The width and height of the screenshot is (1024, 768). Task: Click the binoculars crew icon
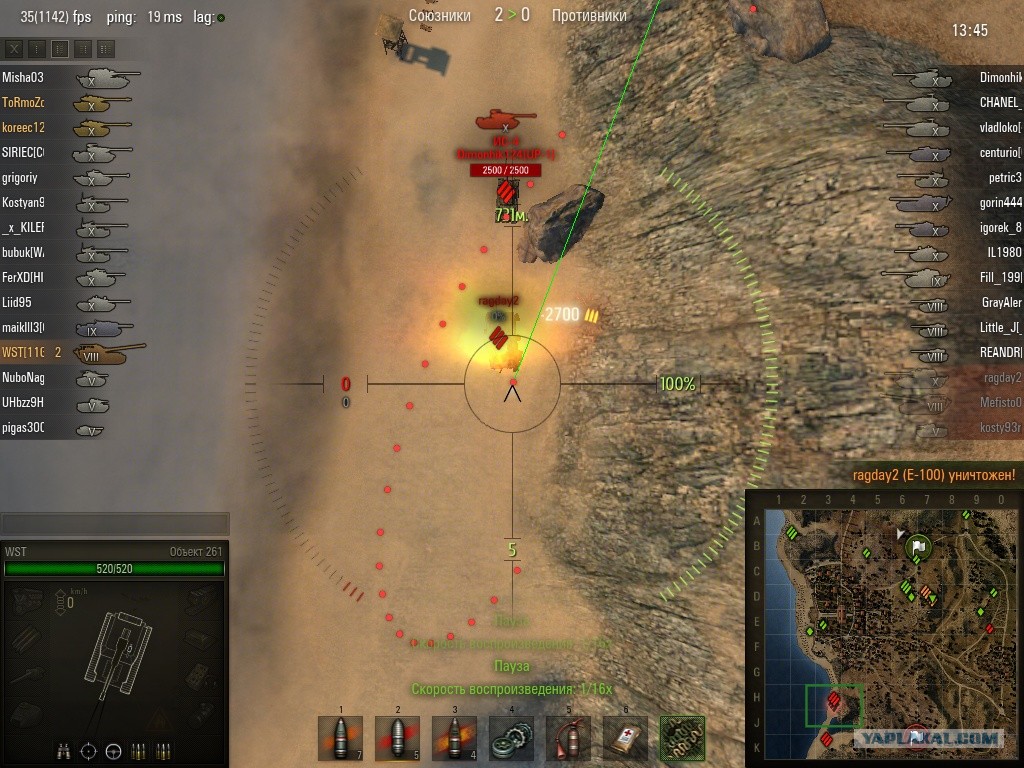(63, 750)
